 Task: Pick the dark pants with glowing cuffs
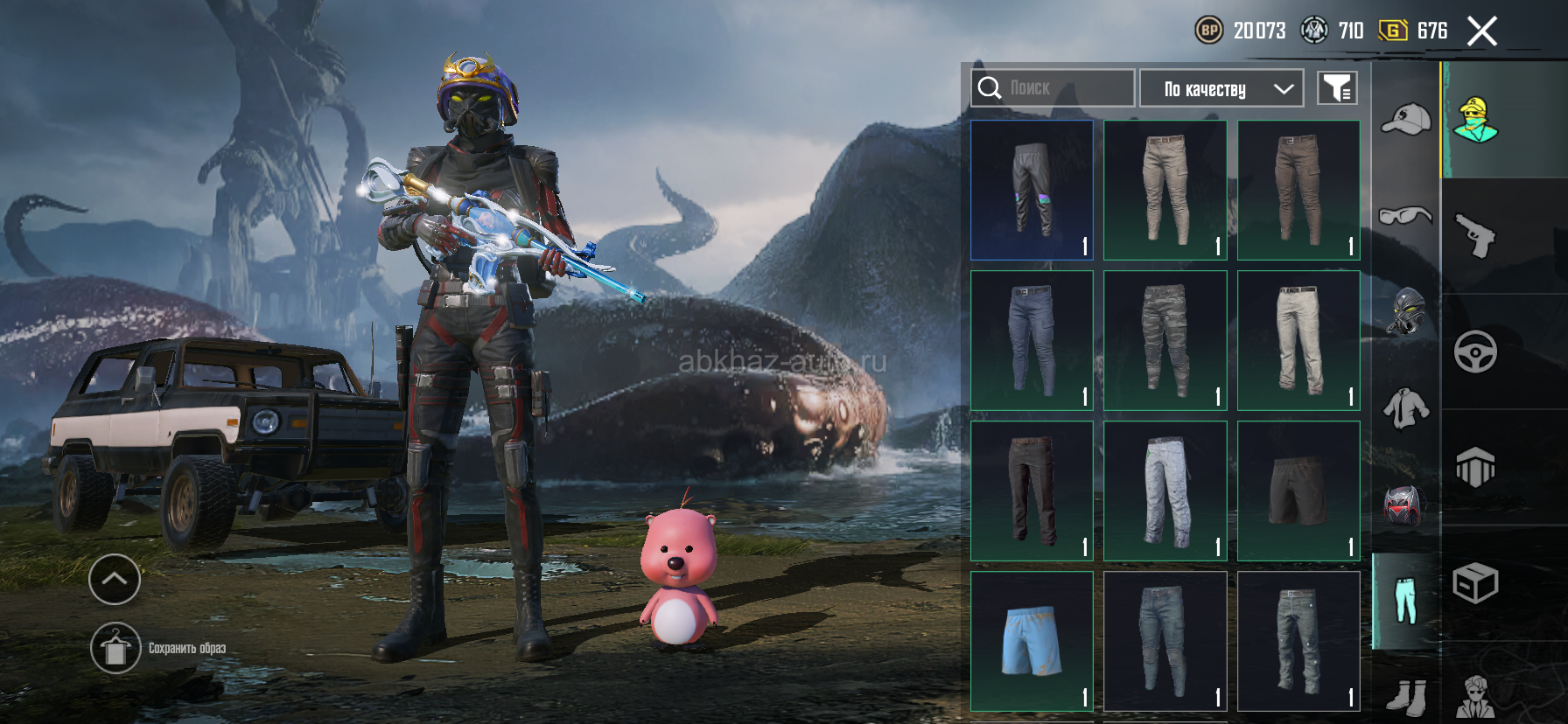pyautogui.click(x=1032, y=190)
